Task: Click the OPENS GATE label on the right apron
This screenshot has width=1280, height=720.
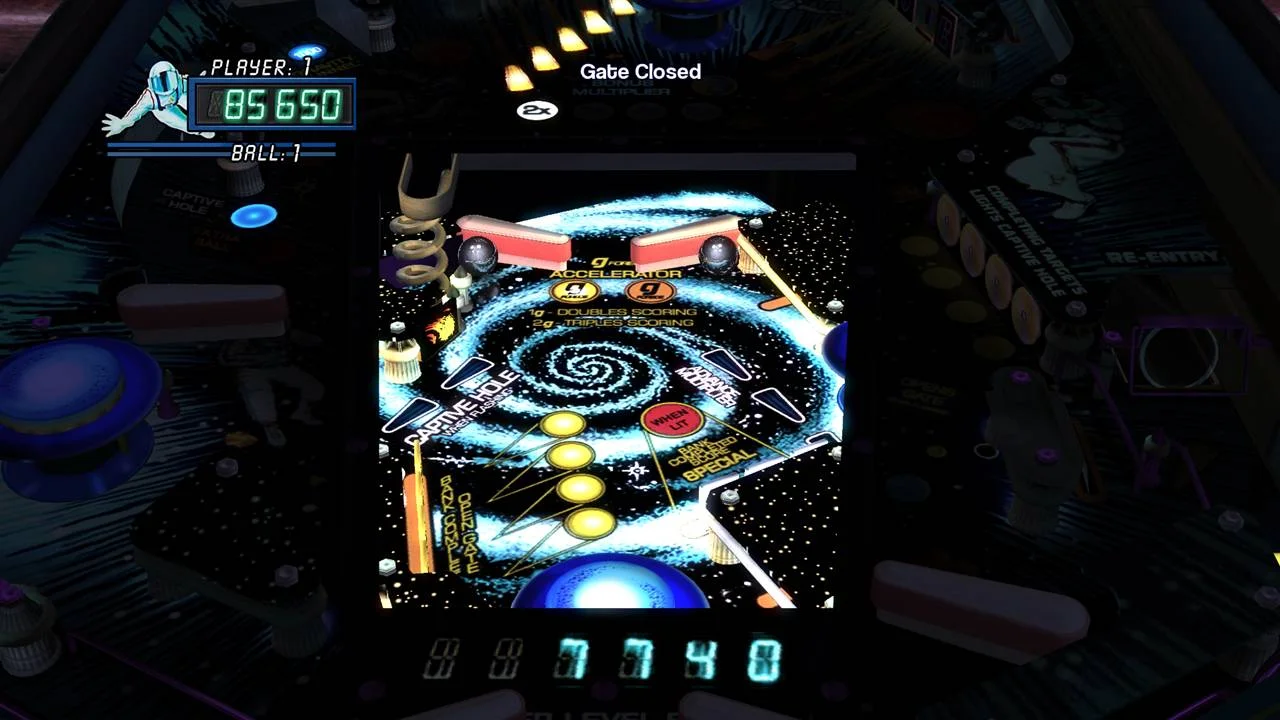Action: click(925, 390)
